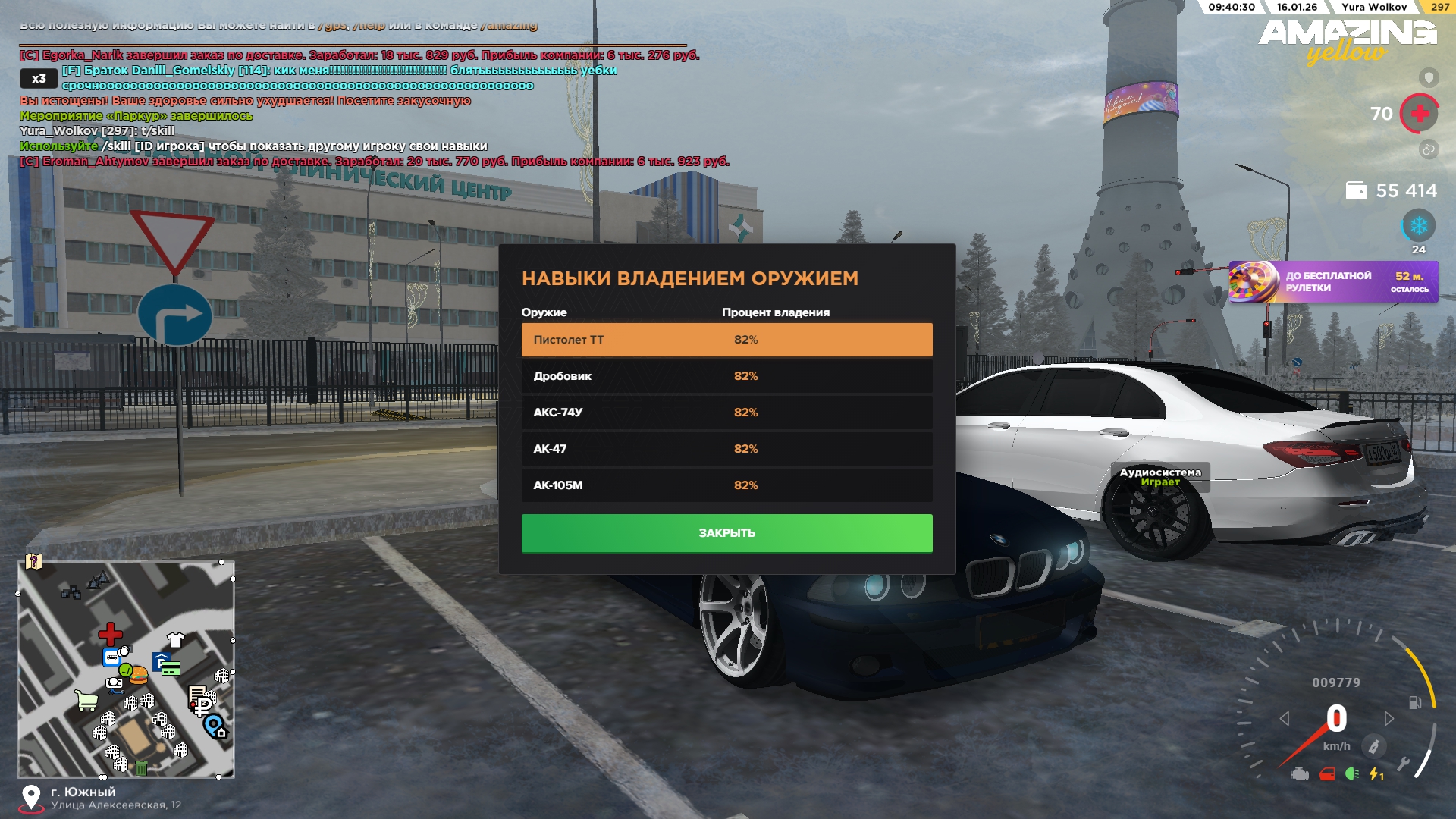The height and width of the screenshot is (819, 1456).
Task: Select the АКС-74У skill row
Action: point(726,413)
